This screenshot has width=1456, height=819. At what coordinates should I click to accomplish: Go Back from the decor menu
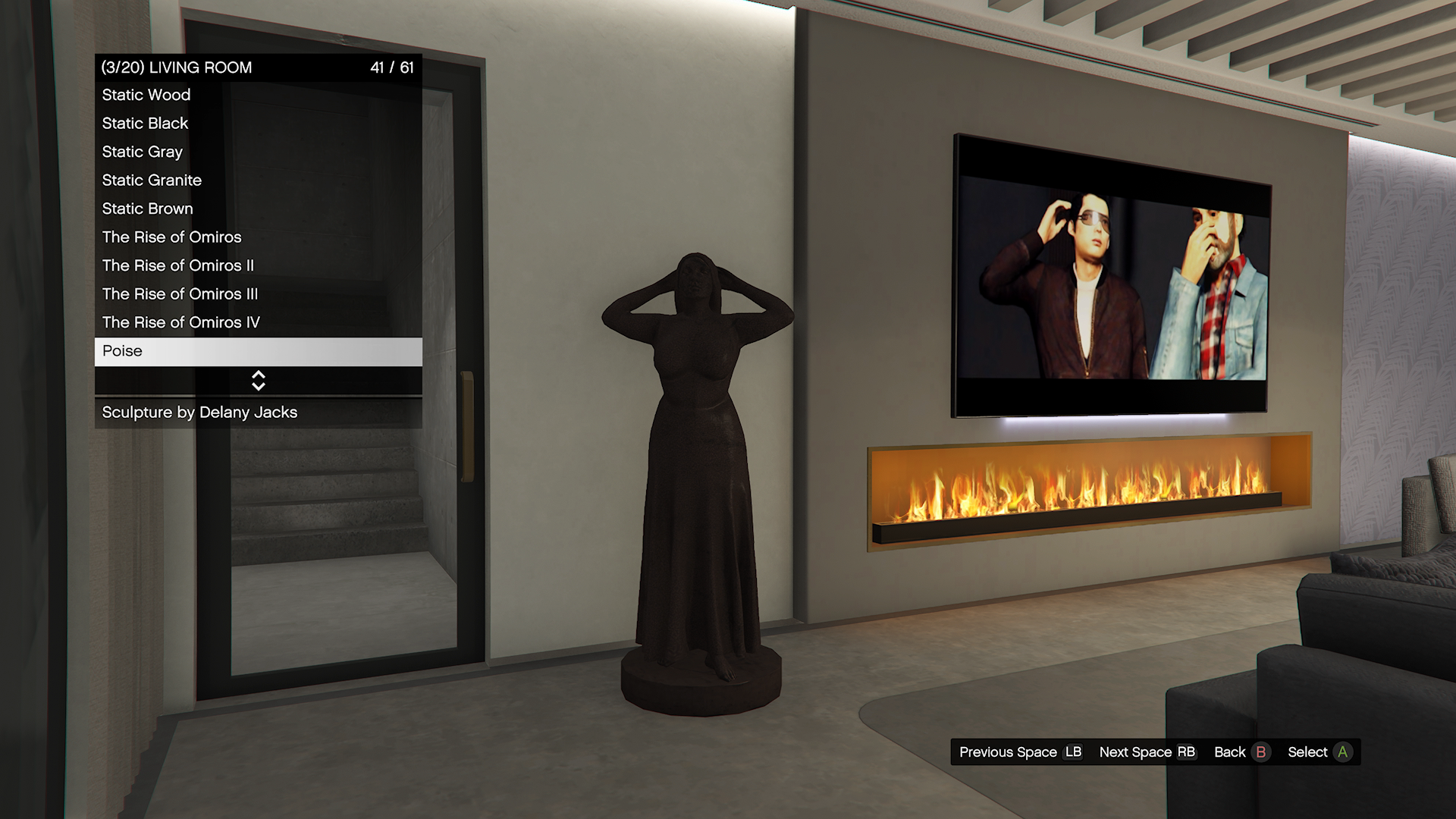pyautogui.click(x=1241, y=752)
